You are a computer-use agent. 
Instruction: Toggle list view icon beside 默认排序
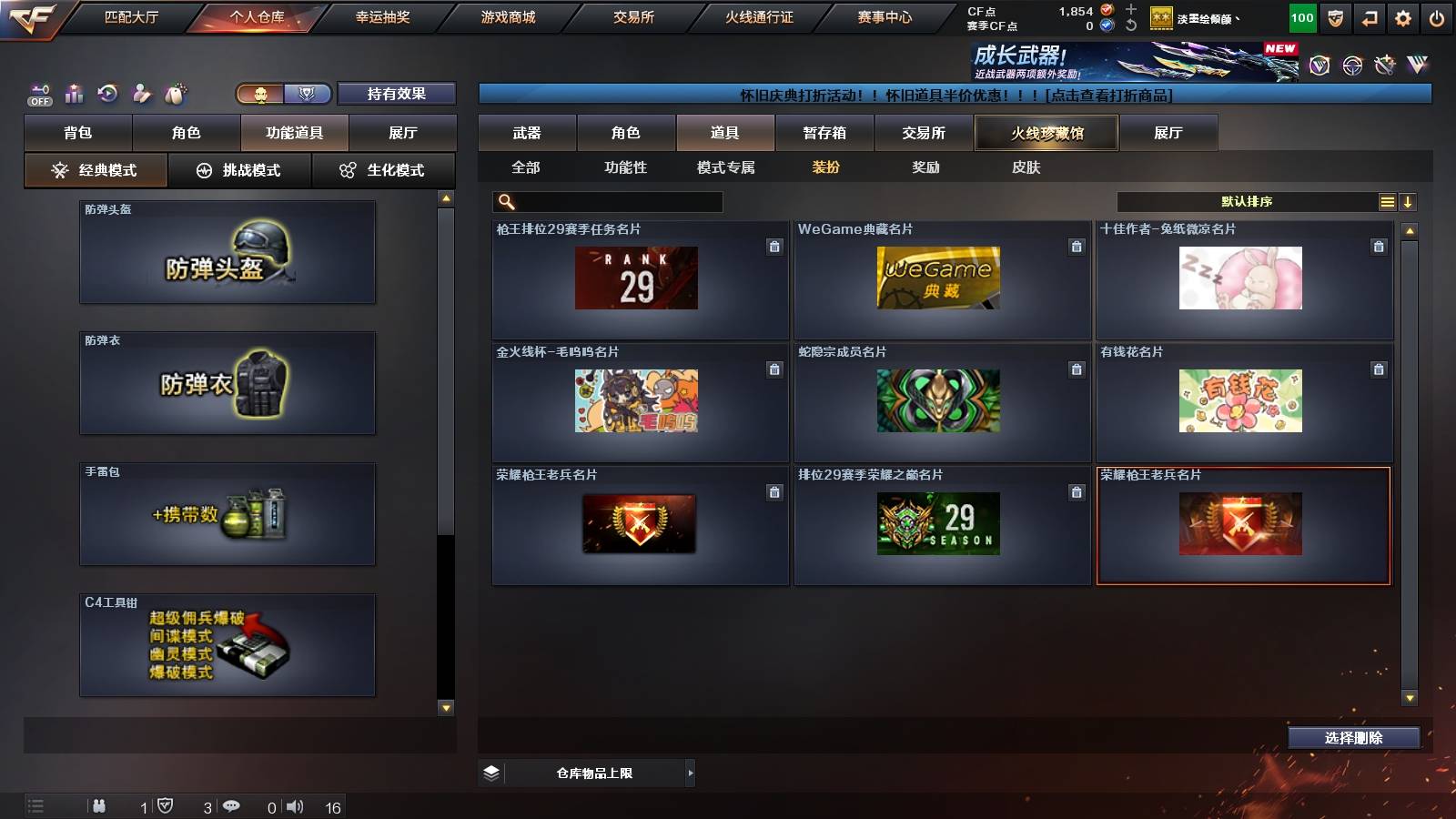[x=1386, y=201]
